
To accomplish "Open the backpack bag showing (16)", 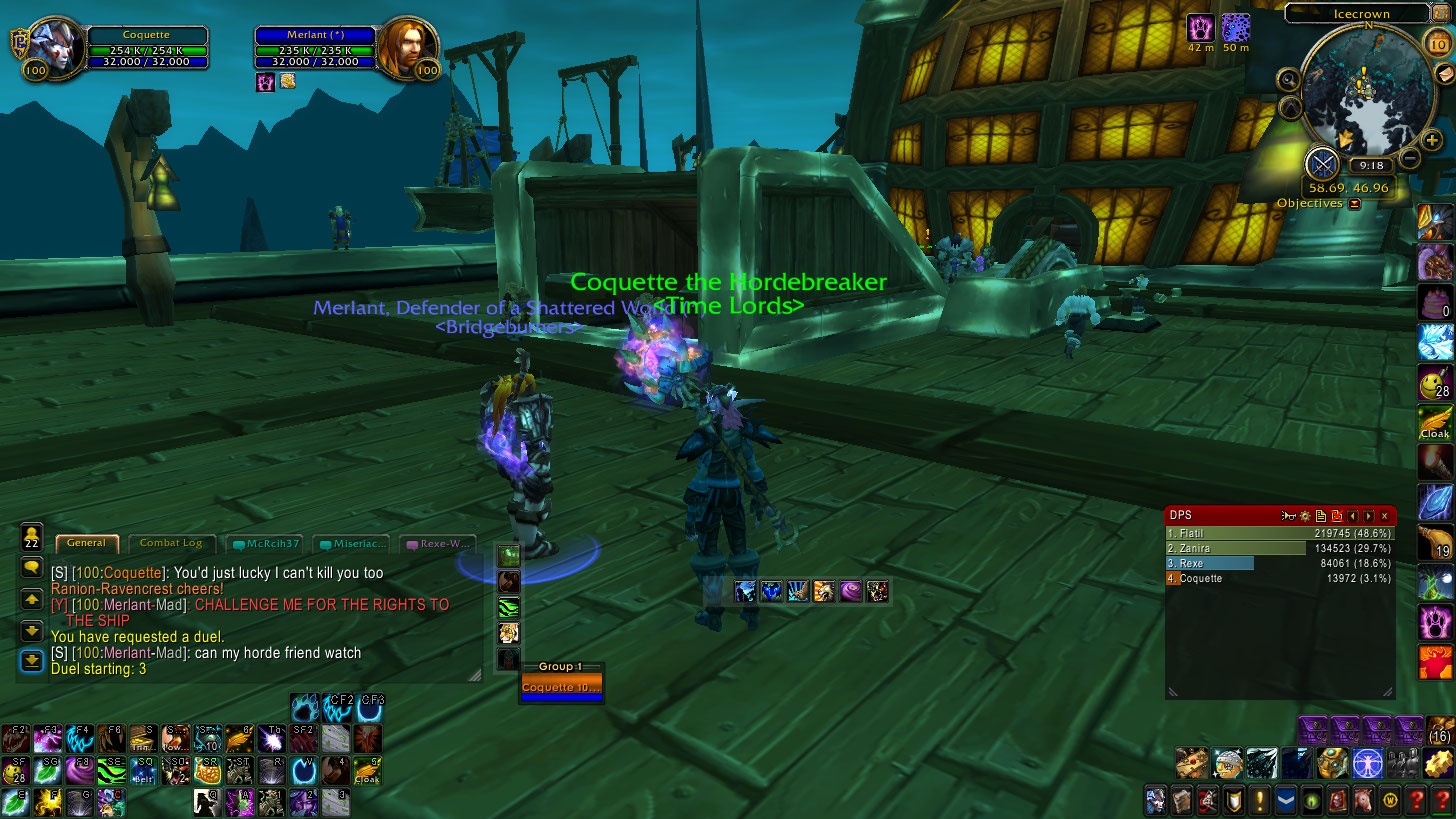I will click(1440, 731).
